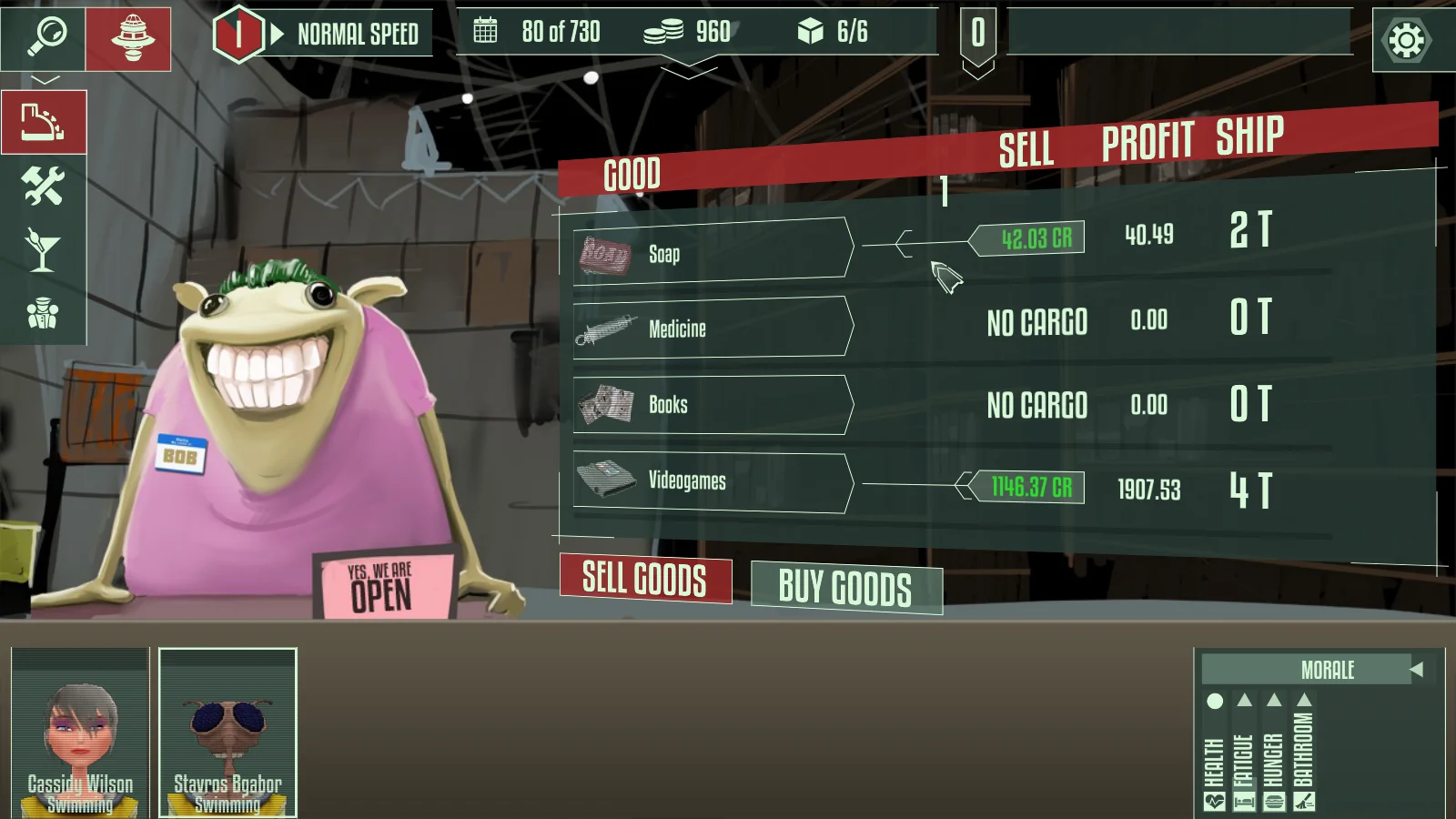Click the Sell Goods button
The width and height of the screenshot is (1456, 819).
point(644,579)
